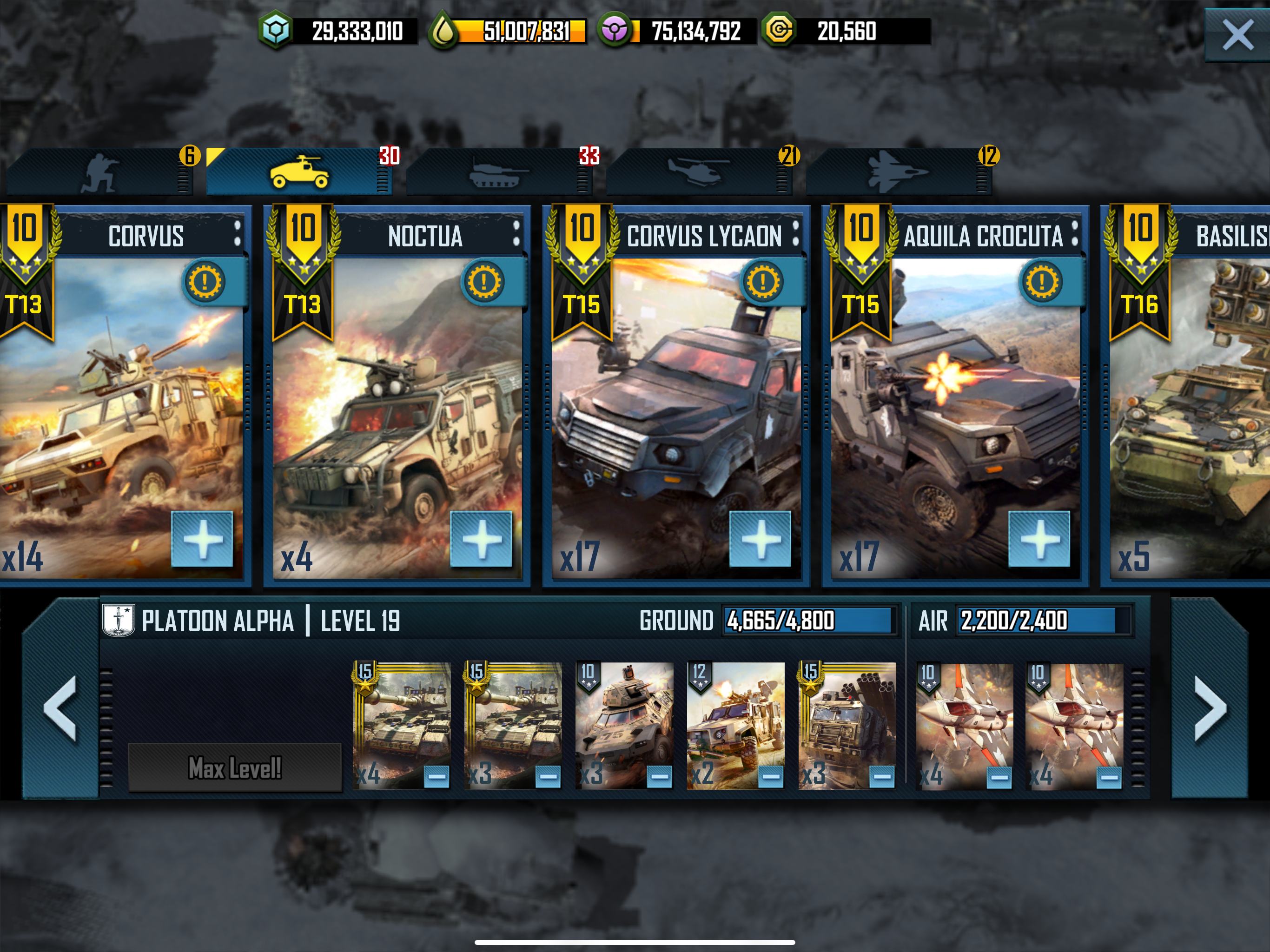Image resolution: width=1270 pixels, height=952 pixels.
Task: Switch to the helicopter tab
Action: coord(698,172)
